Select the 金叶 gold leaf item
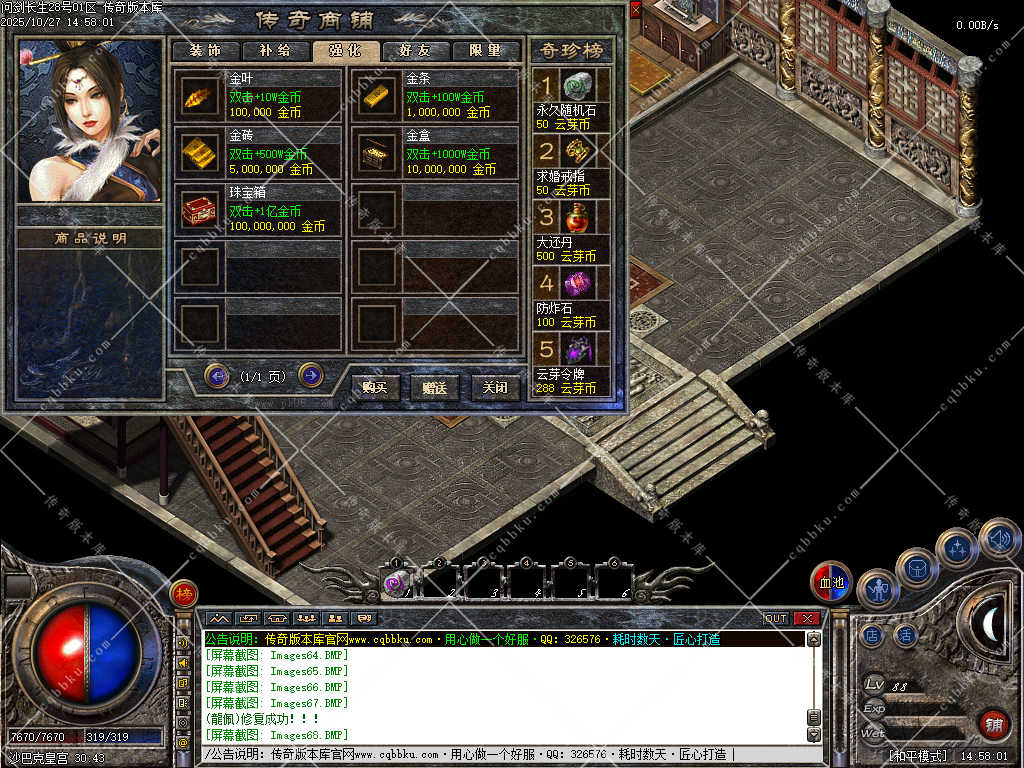Image resolution: width=1024 pixels, height=768 pixels. (x=199, y=96)
